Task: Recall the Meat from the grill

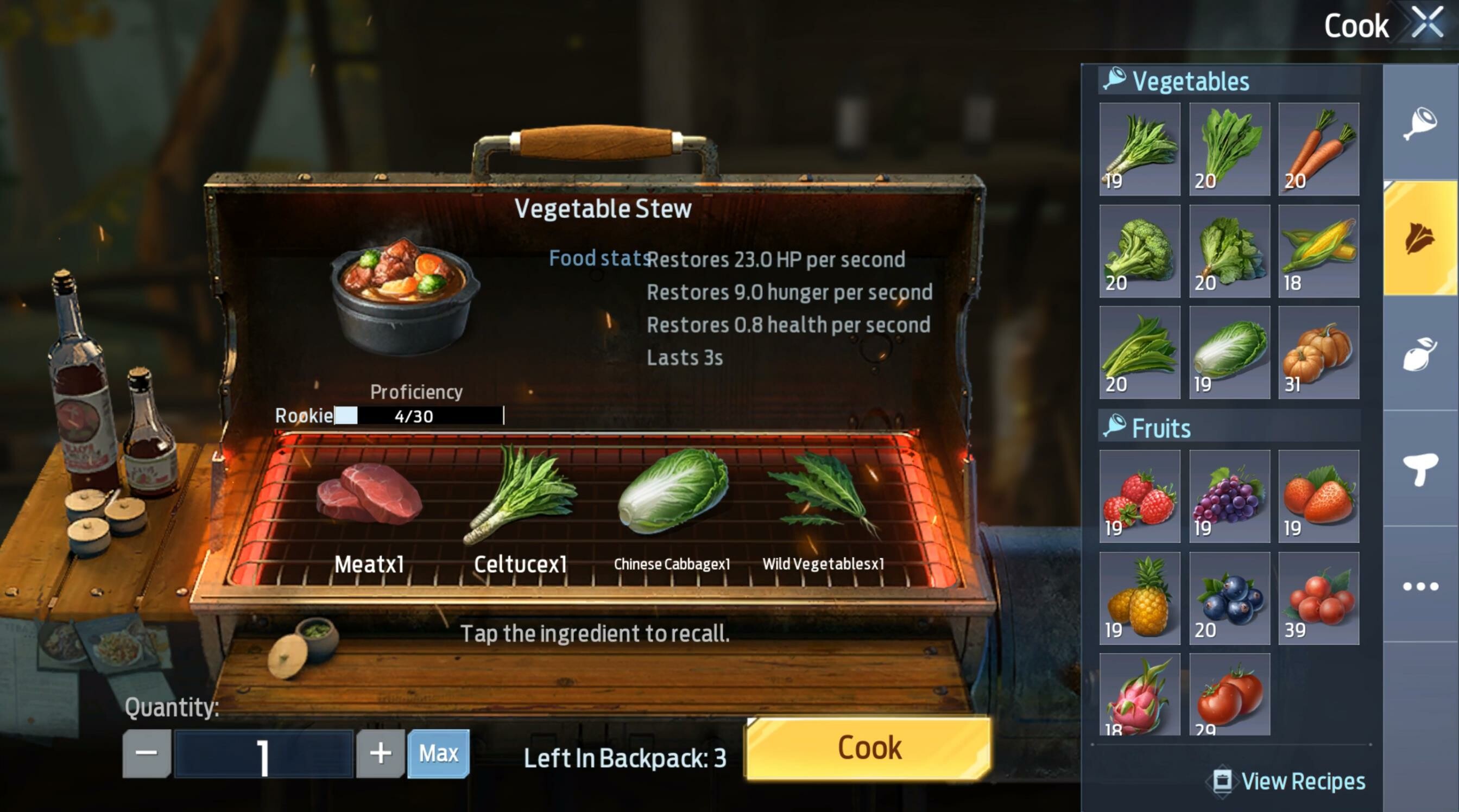Action: point(369,496)
